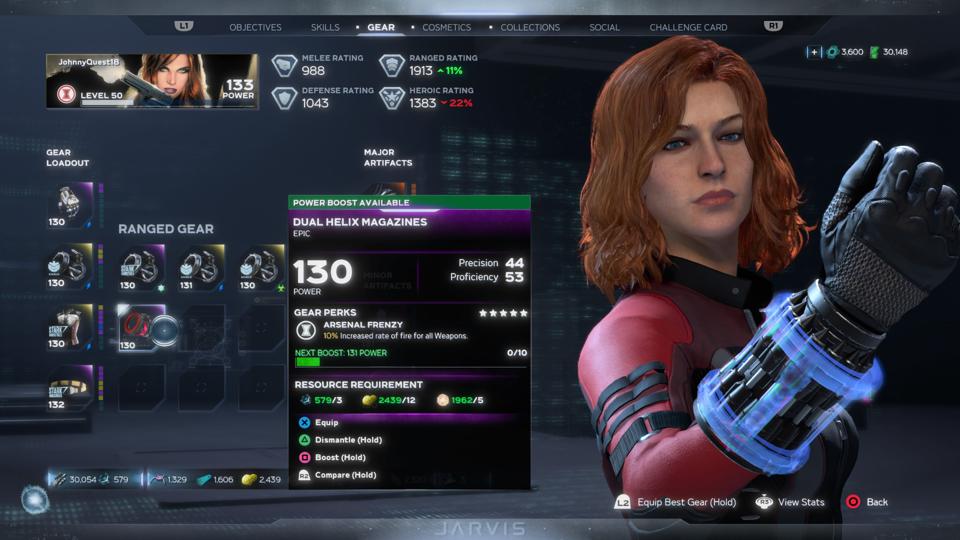Switch to the Social tab

click(604, 27)
